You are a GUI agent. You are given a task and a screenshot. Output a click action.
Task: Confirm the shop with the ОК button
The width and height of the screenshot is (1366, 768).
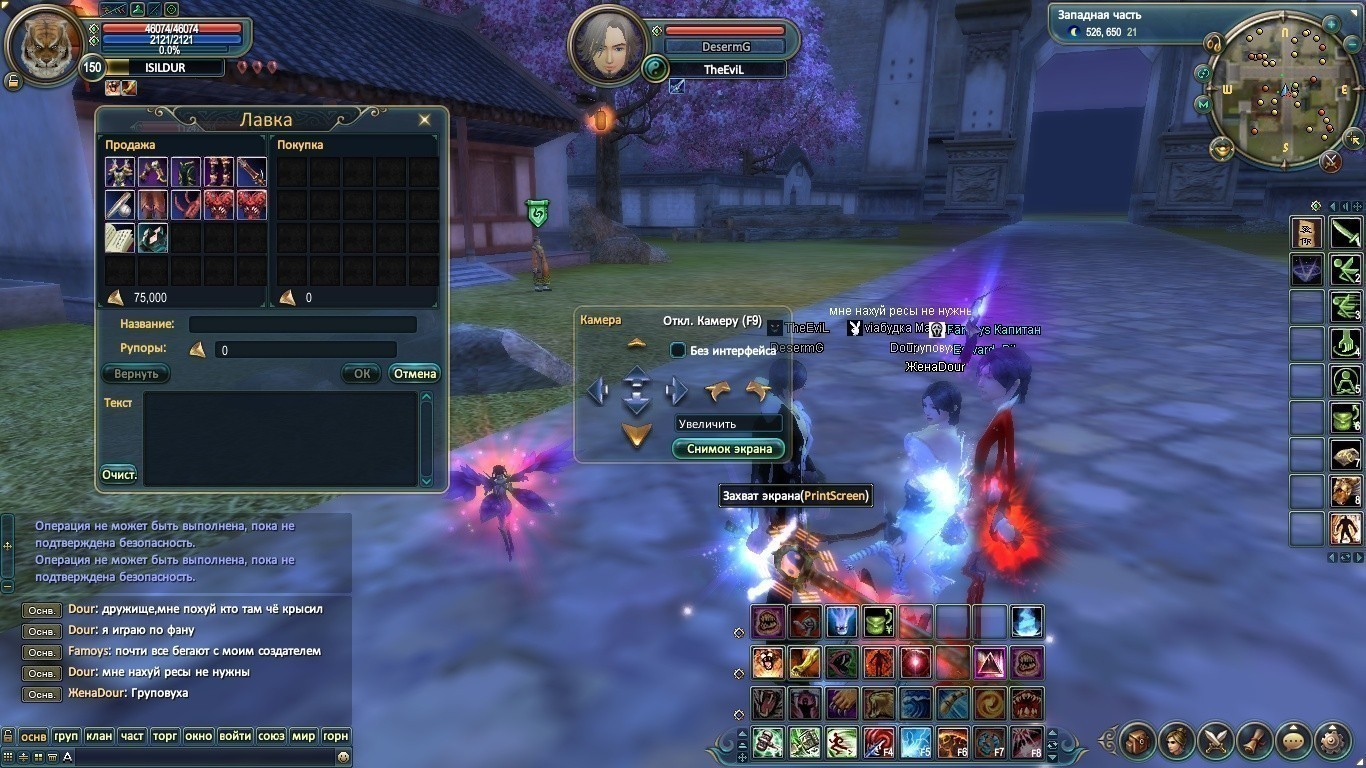361,374
